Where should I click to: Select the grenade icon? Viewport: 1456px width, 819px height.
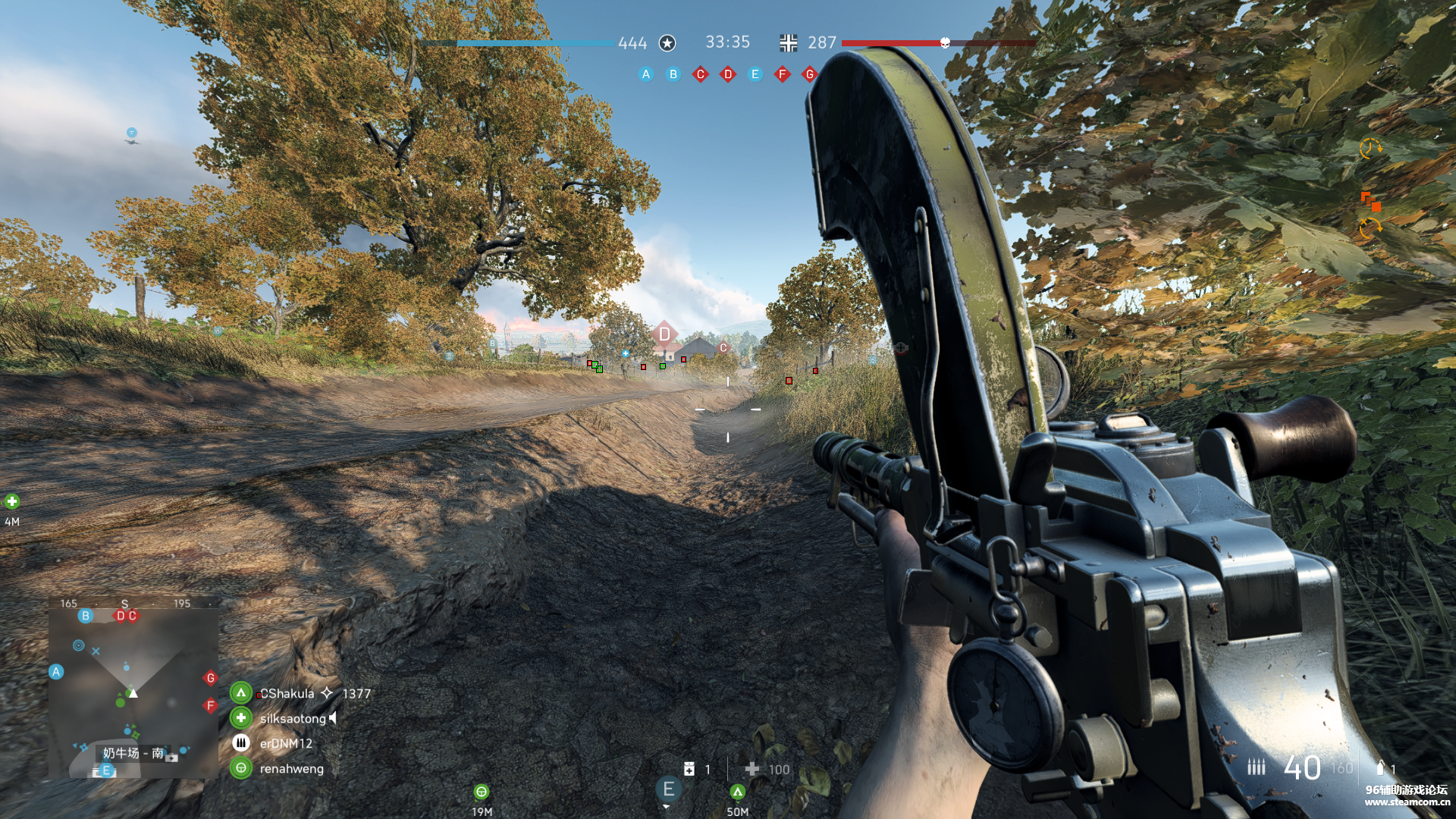[1380, 768]
